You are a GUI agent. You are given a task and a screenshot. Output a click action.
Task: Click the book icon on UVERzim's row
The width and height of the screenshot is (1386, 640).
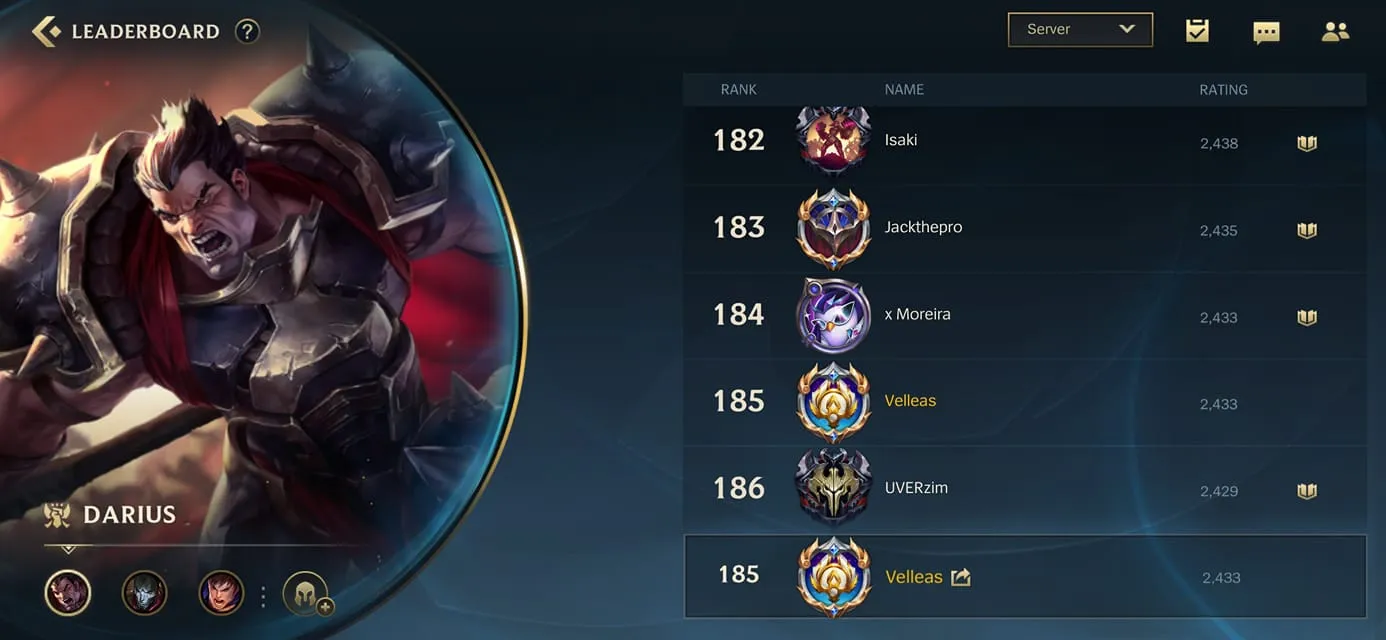point(1306,491)
